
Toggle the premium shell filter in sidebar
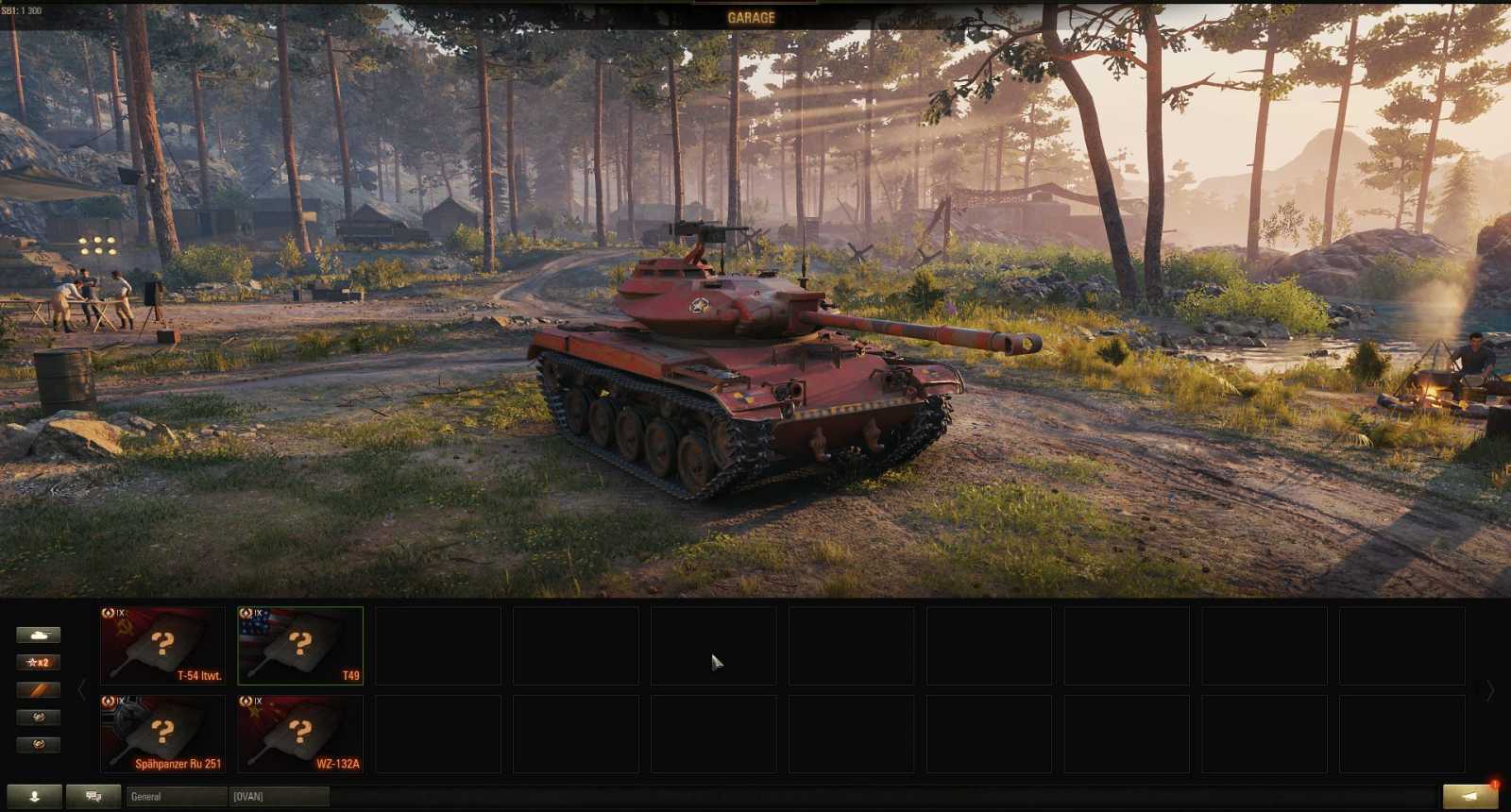(x=40, y=689)
